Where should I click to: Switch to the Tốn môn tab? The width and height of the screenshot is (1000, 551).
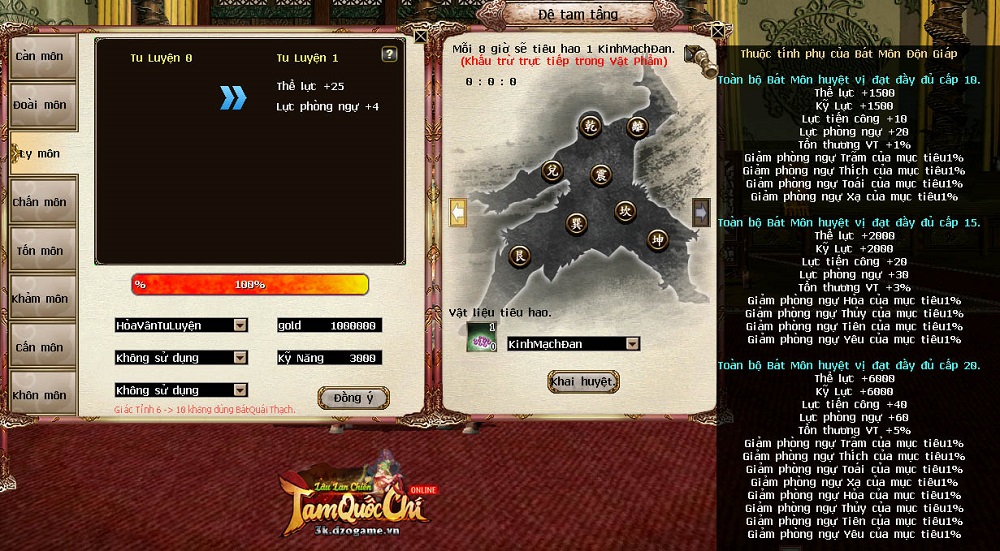[41, 251]
